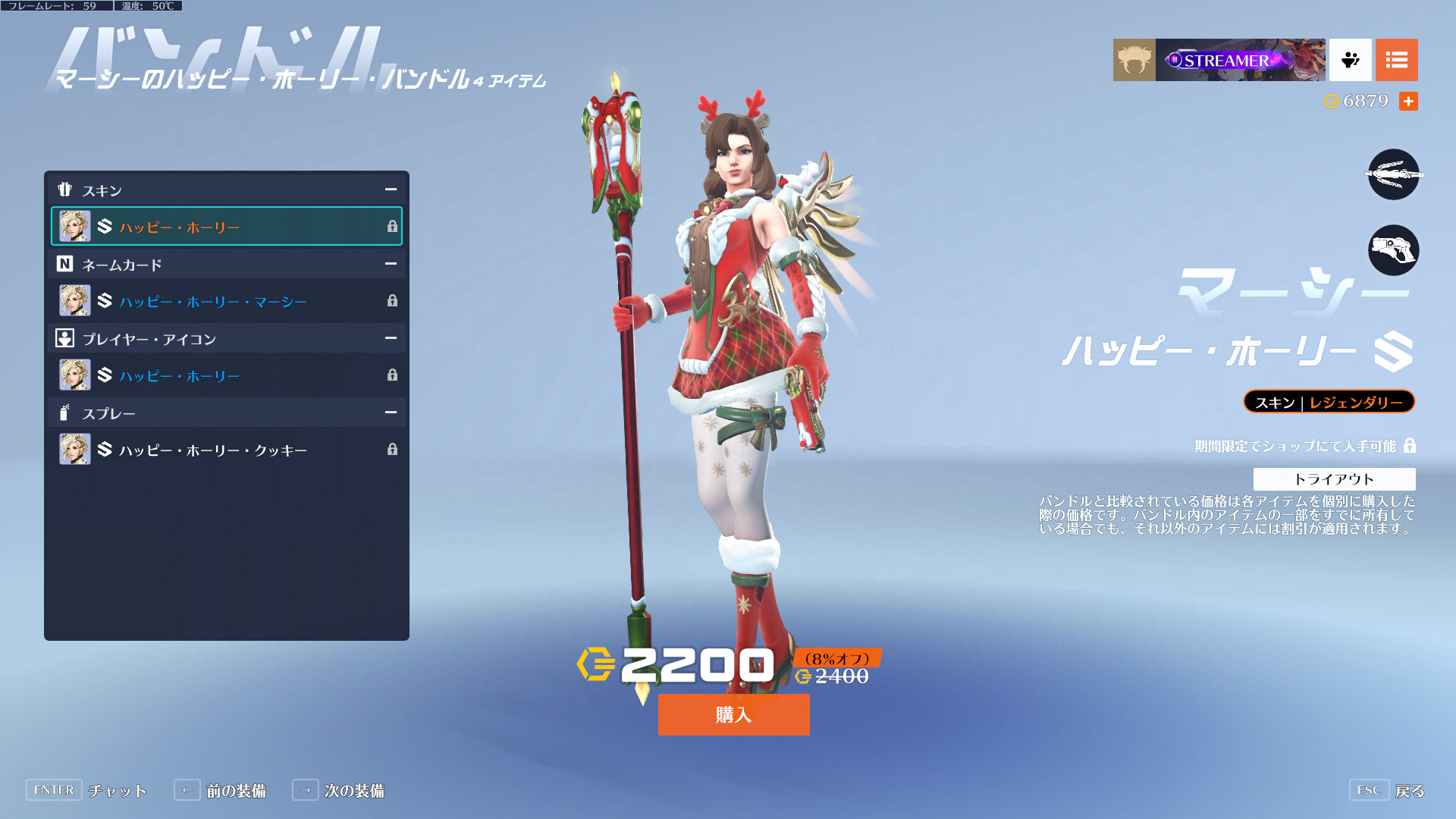Preview the Caduceus Staff weapon icon
This screenshot has height=819, width=1456.
(1393, 174)
